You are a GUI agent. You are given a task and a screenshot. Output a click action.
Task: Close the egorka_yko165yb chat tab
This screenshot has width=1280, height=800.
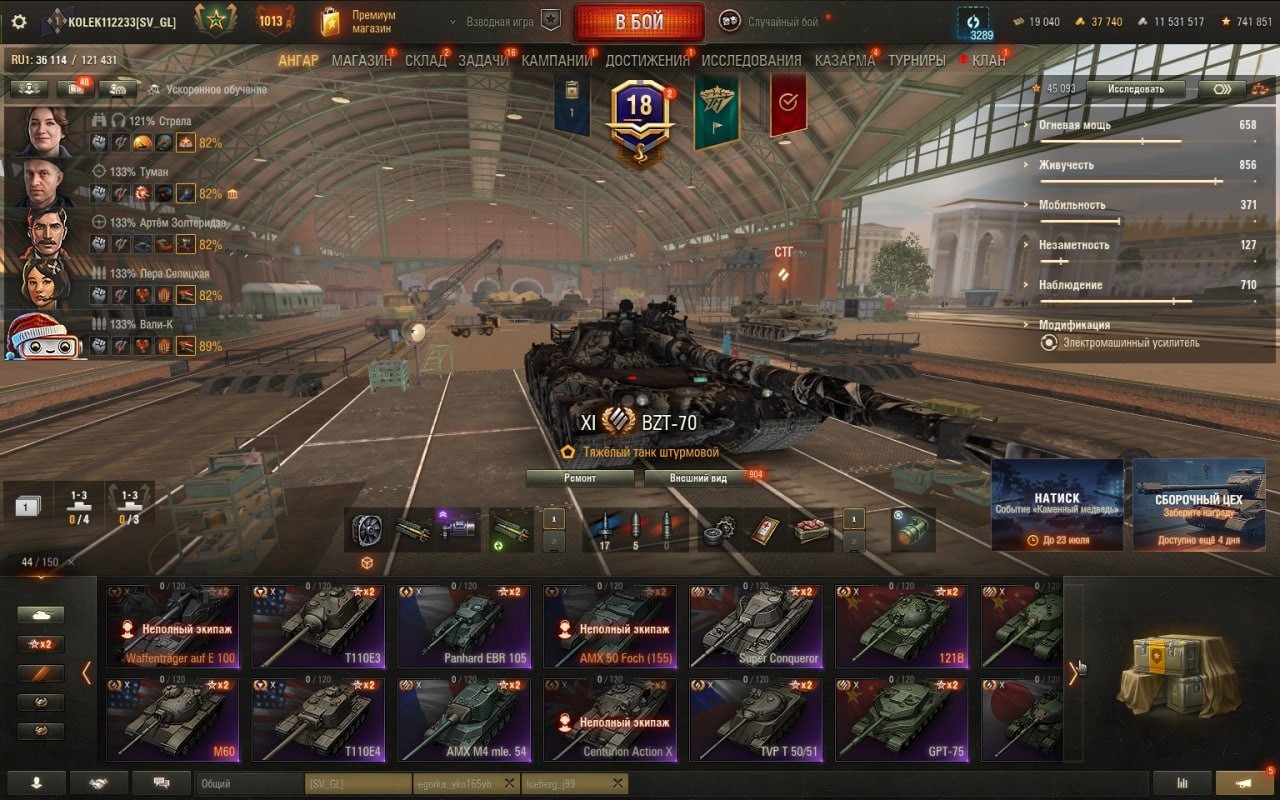pyautogui.click(x=509, y=783)
